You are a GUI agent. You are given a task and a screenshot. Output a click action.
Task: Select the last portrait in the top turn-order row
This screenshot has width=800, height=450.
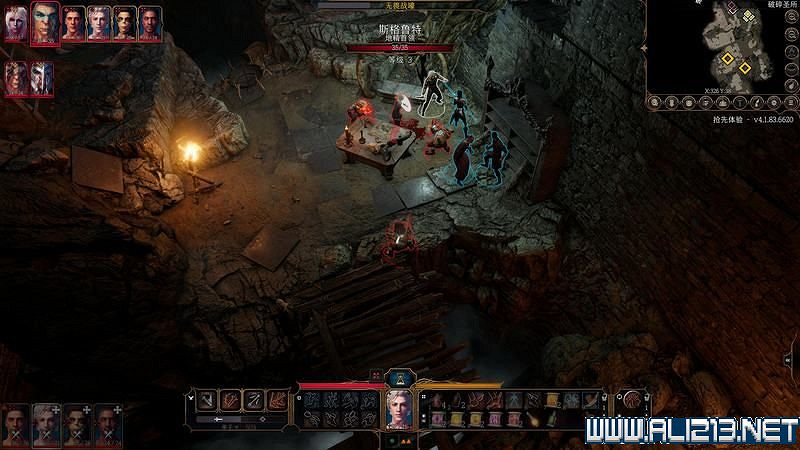[x=150, y=22]
